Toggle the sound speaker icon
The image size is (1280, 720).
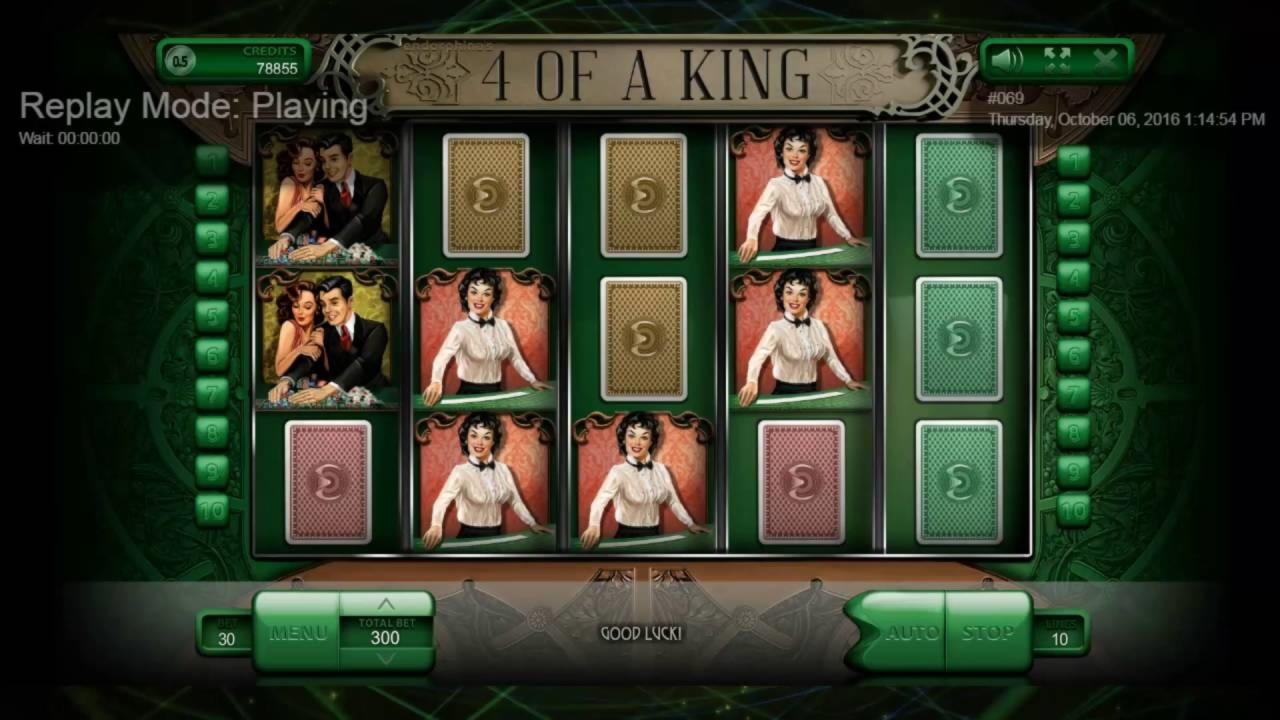(1007, 60)
